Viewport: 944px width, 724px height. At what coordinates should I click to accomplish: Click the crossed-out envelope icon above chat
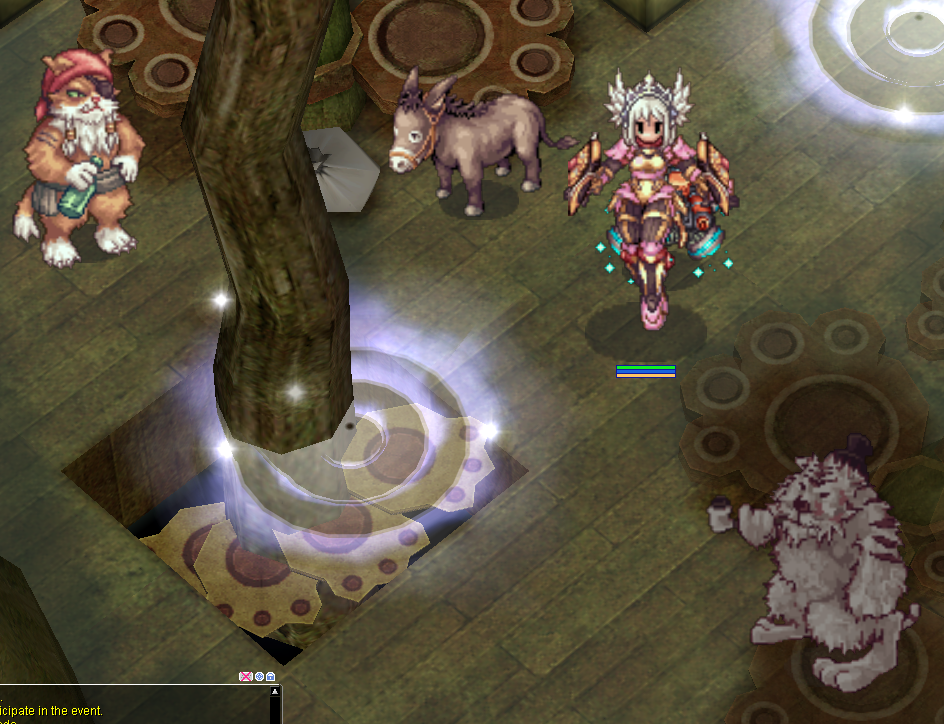point(245,677)
